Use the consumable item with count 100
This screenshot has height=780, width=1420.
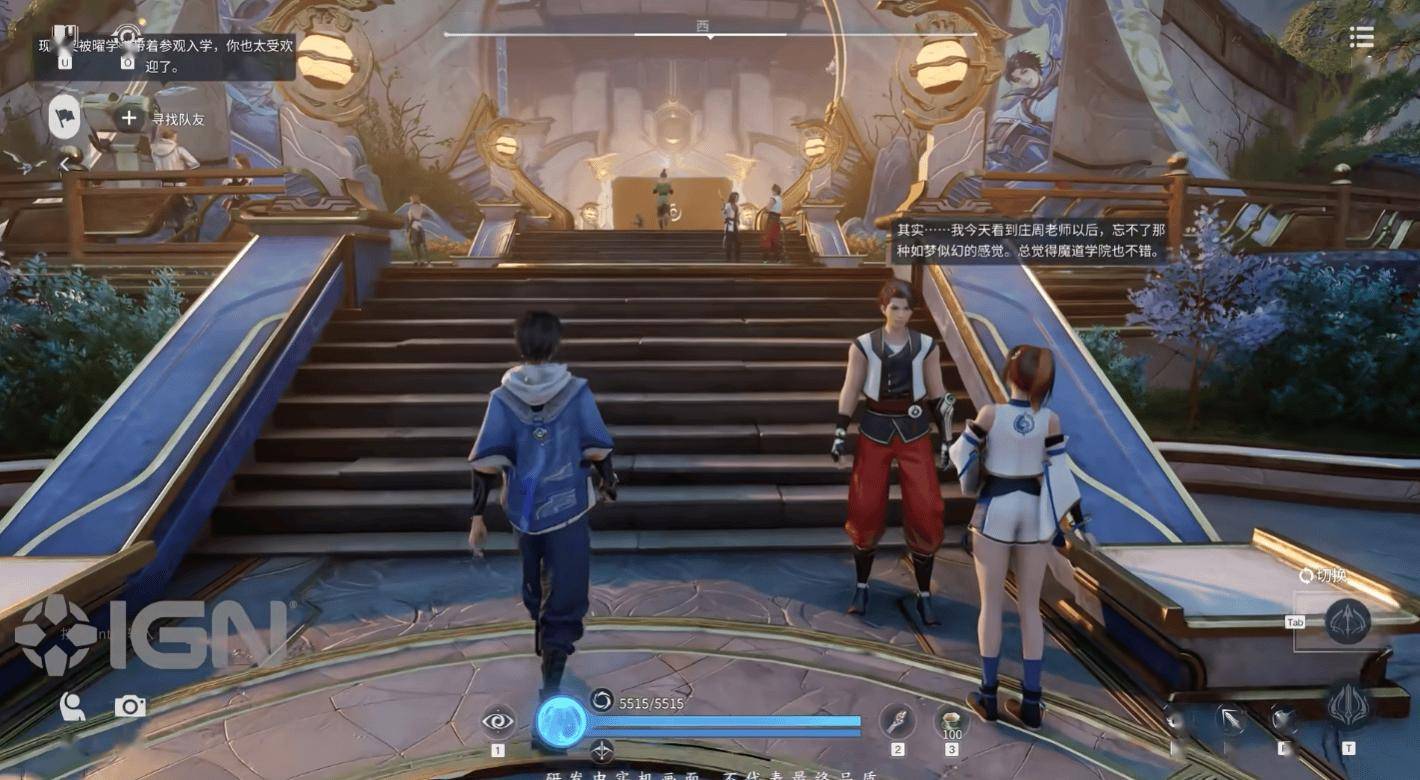pyautogui.click(x=951, y=721)
